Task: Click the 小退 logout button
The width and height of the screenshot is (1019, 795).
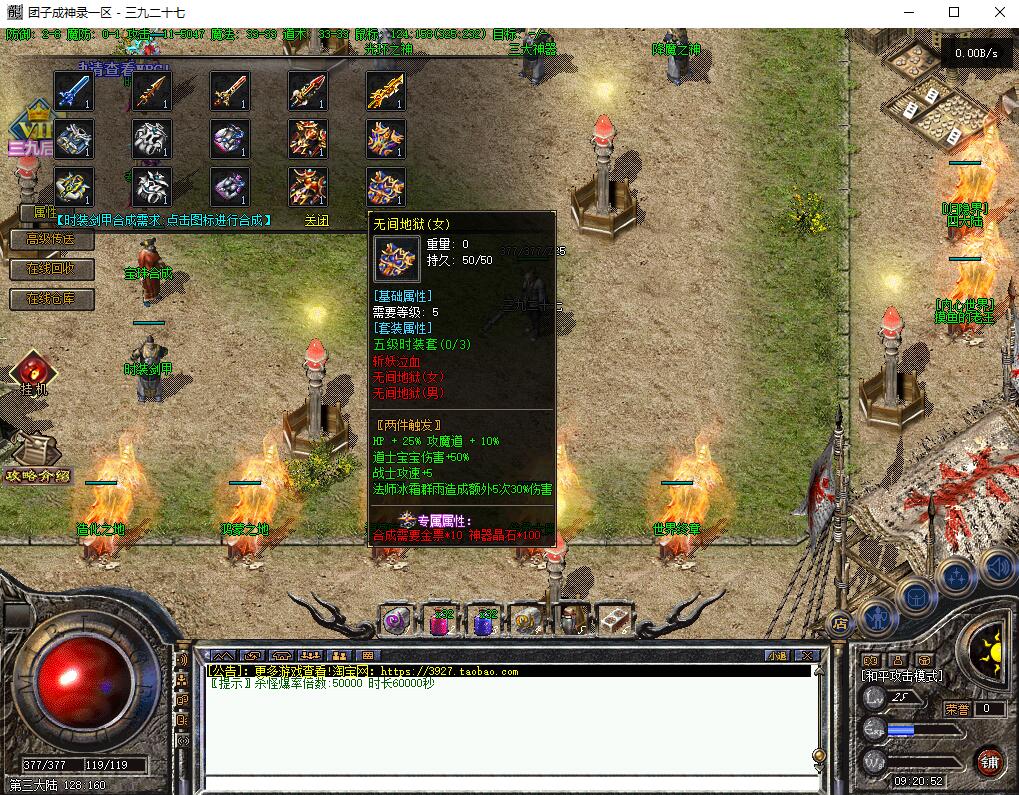Action: point(777,655)
